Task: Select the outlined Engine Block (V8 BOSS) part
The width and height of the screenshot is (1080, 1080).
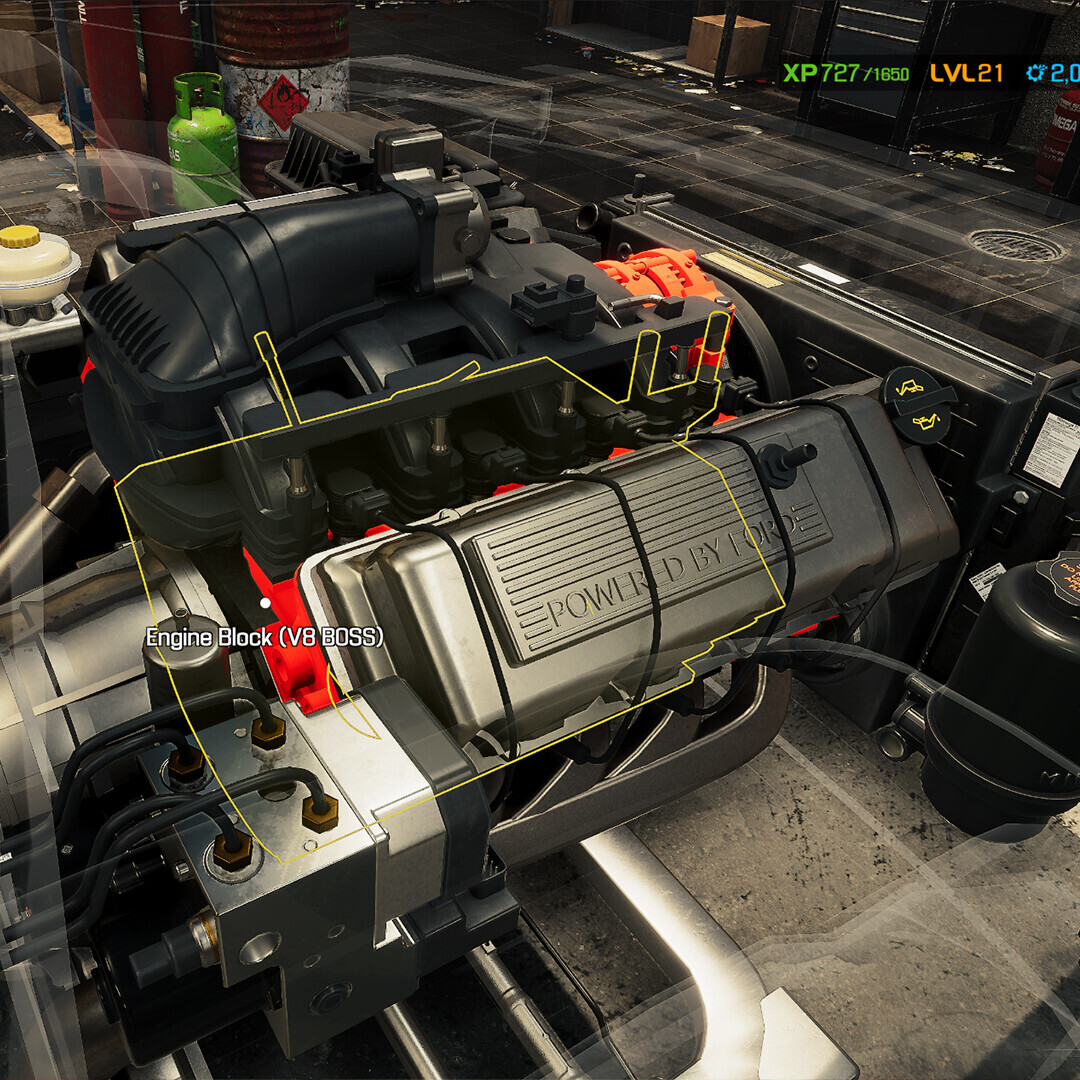Action: coord(266,602)
